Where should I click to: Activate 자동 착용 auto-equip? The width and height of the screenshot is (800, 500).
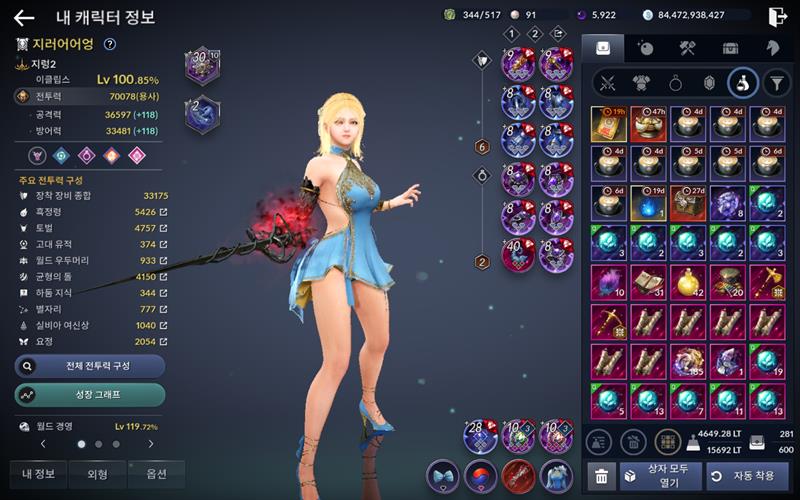pos(746,476)
